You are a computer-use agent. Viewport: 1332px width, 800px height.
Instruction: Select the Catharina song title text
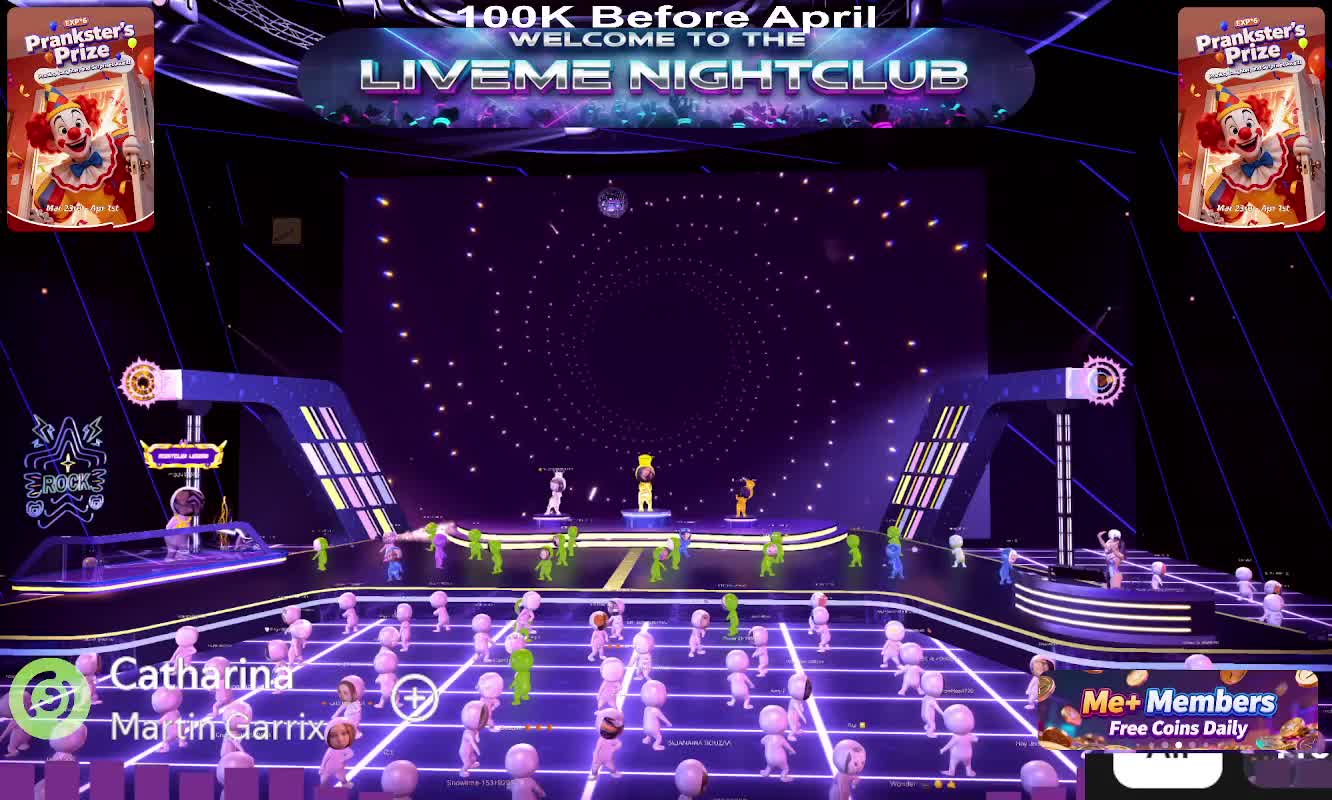pyautogui.click(x=201, y=674)
